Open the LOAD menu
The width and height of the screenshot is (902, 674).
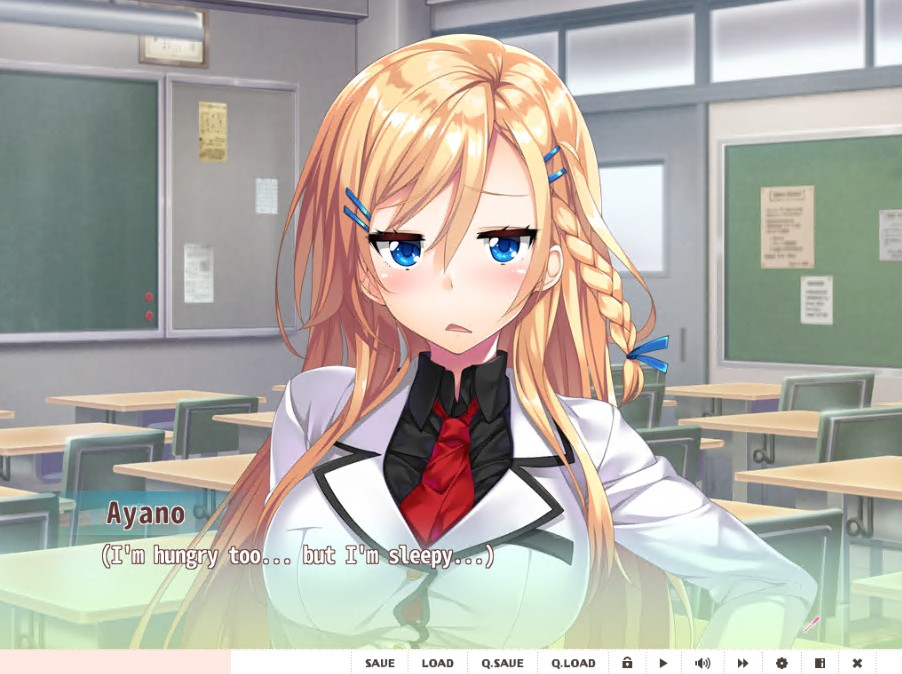point(437,663)
